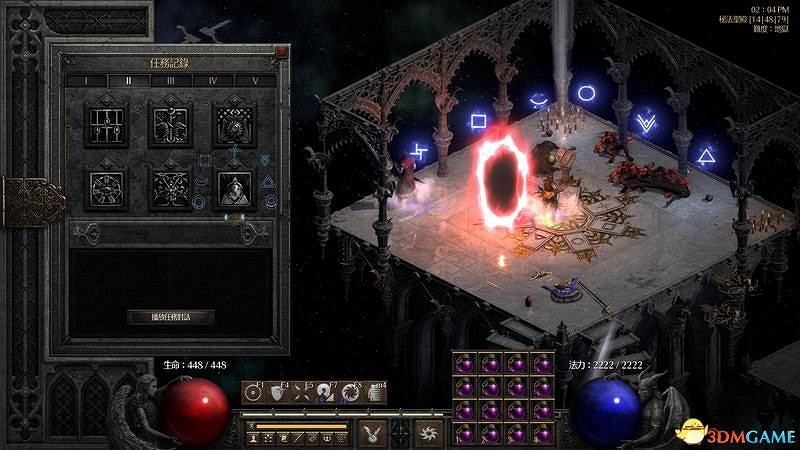
Task: Select the barred-gate quest icon
Action: click(x=107, y=124)
